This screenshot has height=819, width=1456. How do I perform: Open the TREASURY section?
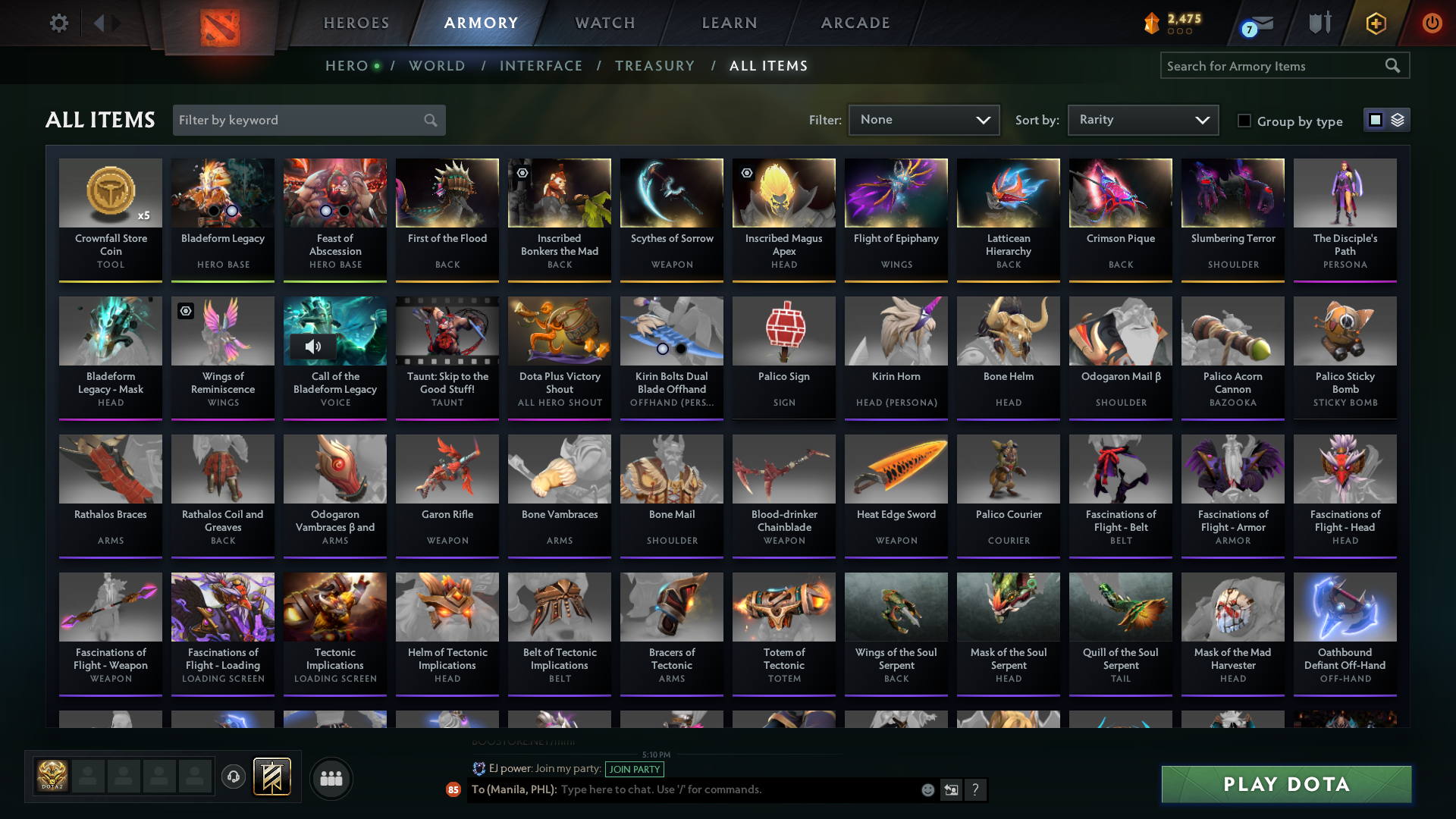point(655,66)
